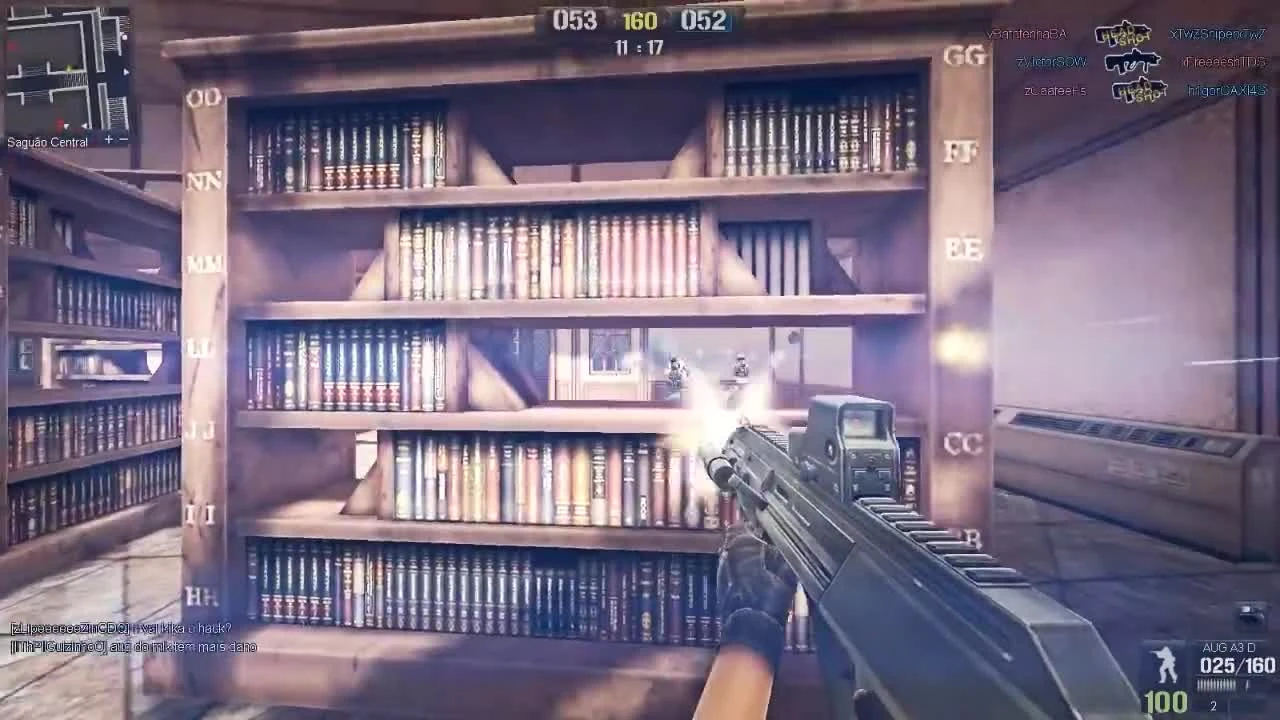
Task: Click the grenade count icon showing 2
Action: pos(1213,704)
